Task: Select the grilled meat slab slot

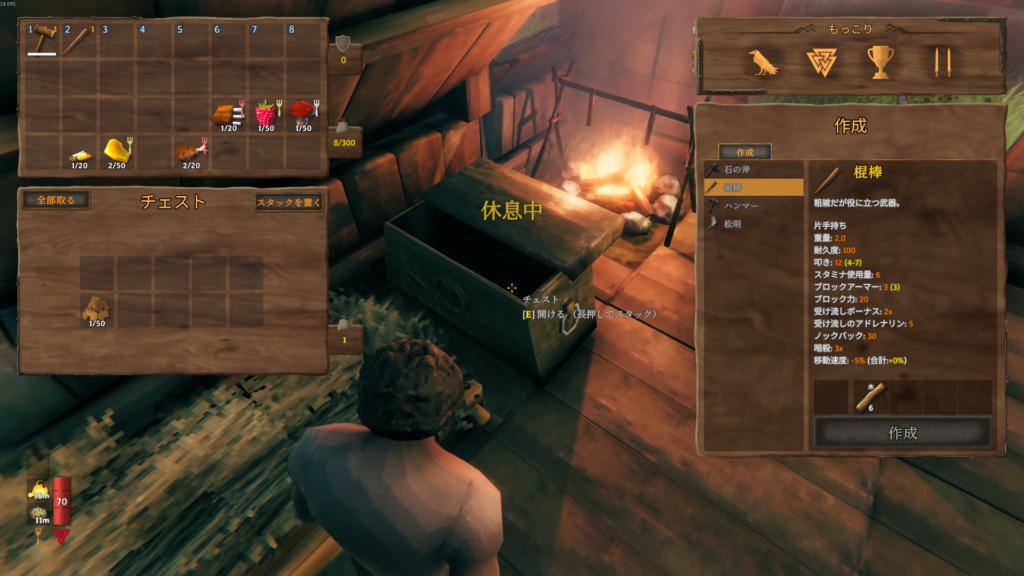Action: click(x=228, y=112)
